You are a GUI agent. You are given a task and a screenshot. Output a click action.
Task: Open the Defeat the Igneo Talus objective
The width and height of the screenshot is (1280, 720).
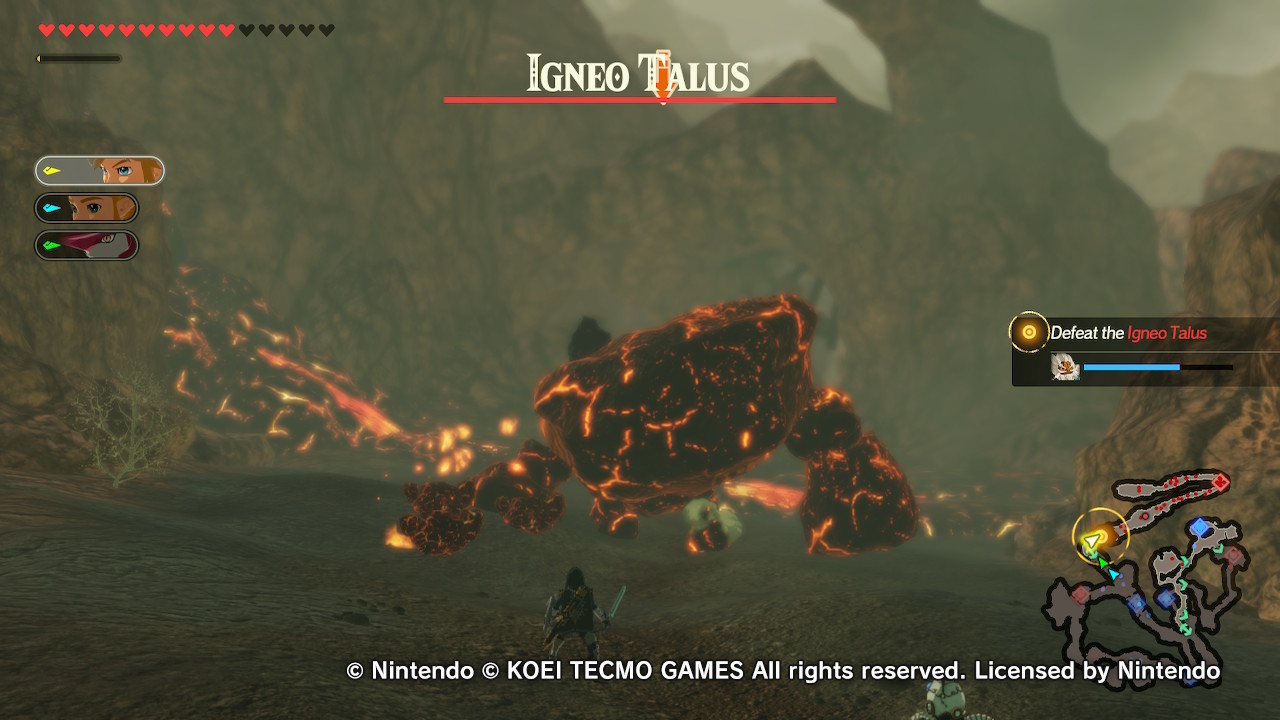1128,333
